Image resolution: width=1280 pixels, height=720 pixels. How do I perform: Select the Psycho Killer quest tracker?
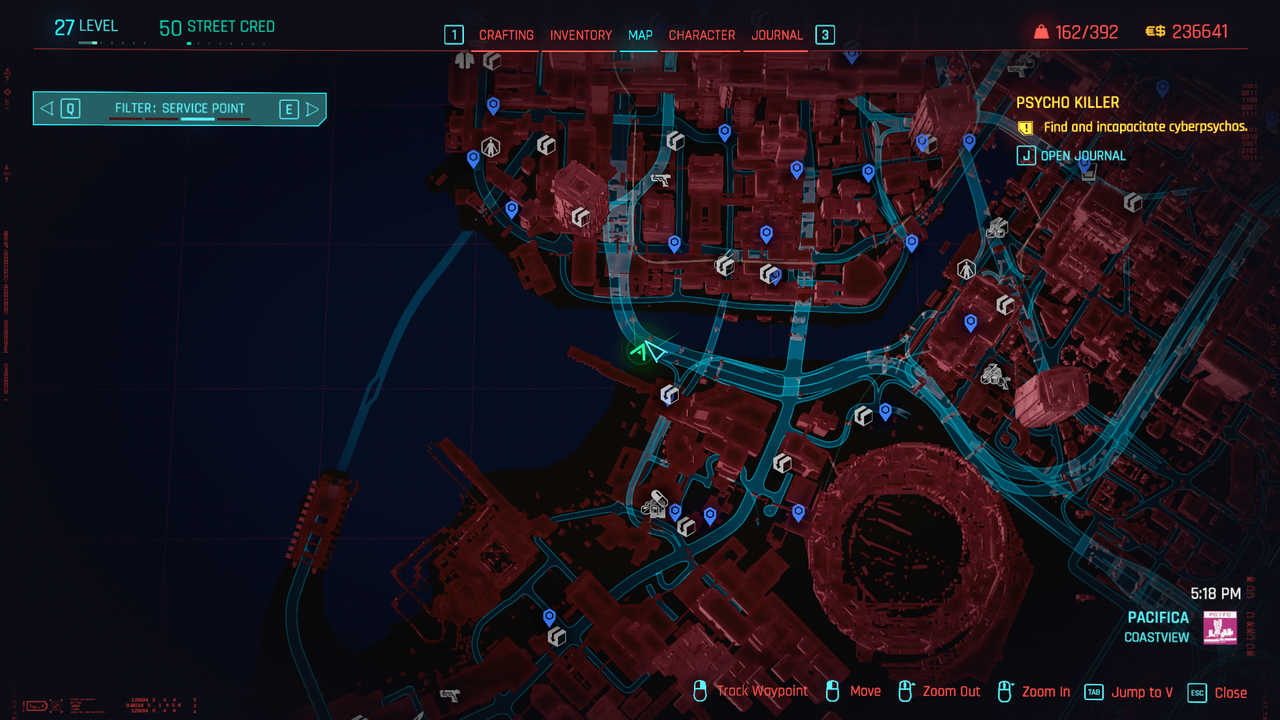pyautogui.click(x=1067, y=102)
